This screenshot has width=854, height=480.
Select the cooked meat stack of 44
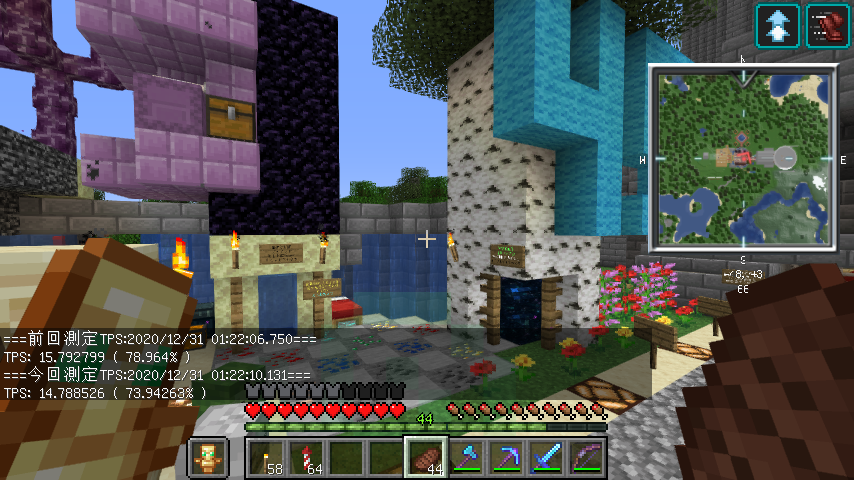point(425,458)
